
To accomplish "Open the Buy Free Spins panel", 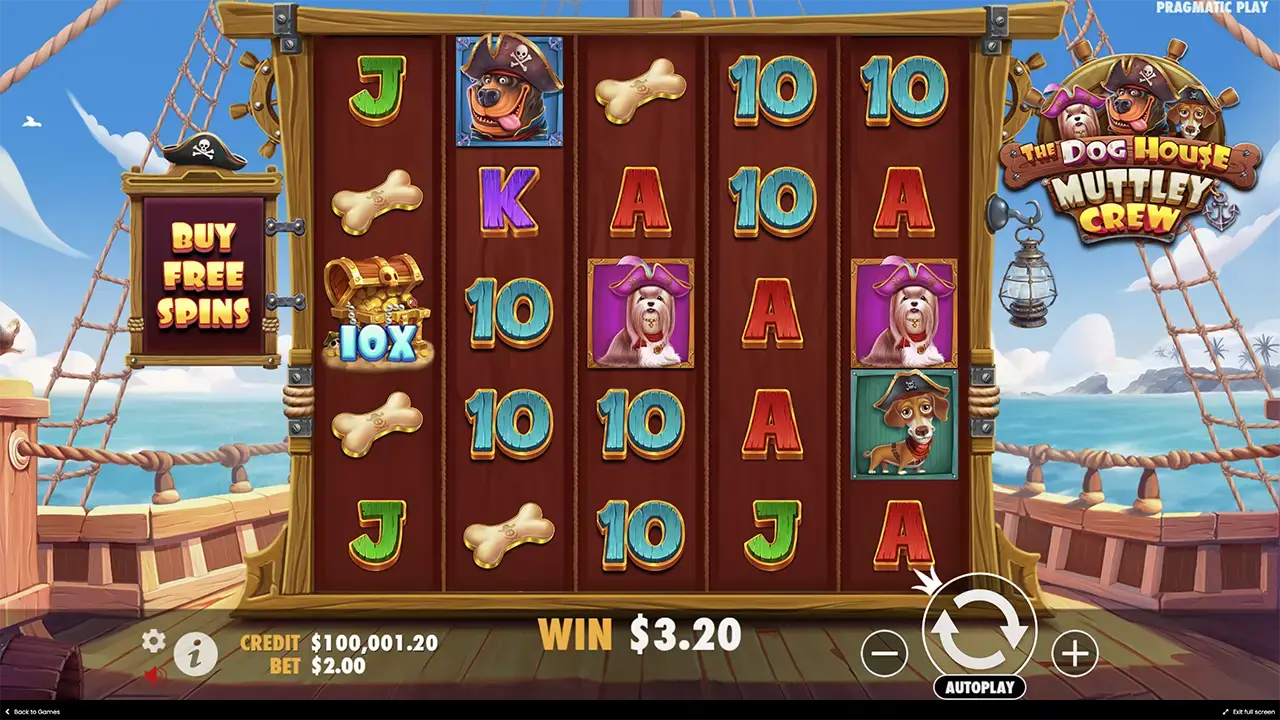I will pos(203,275).
